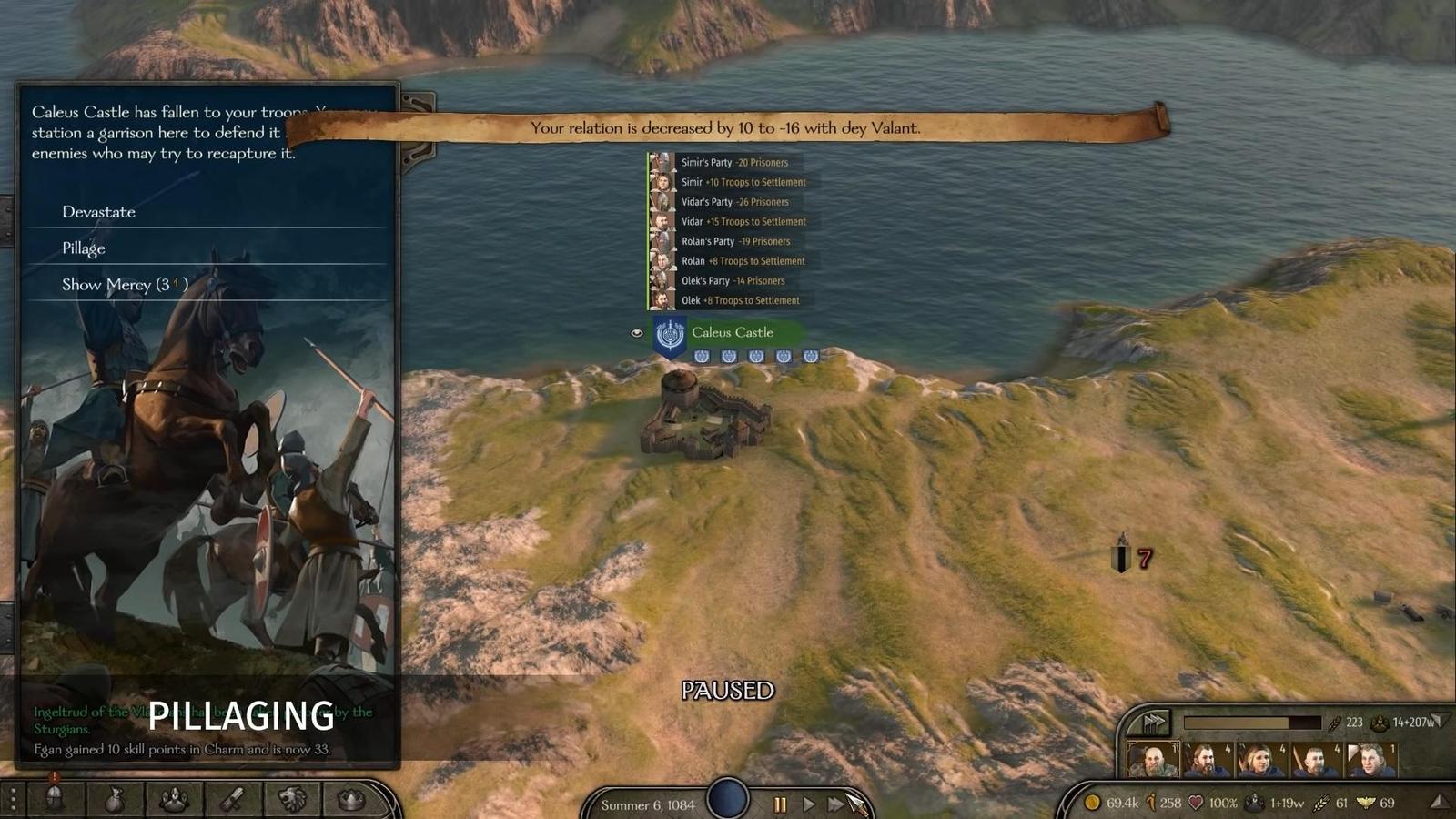Click the party food progress bar
This screenshot has width=1456, height=819.
[x=1253, y=722]
